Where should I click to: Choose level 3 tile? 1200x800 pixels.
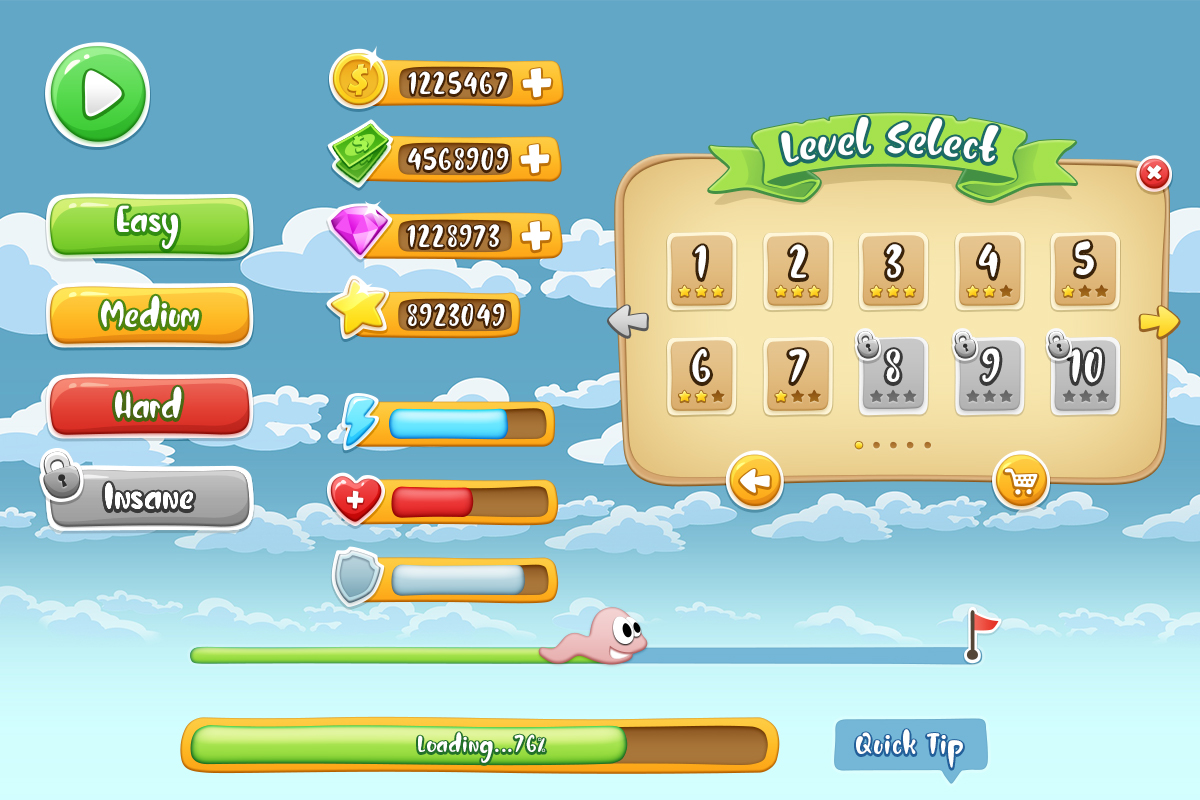pyautogui.click(x=893, y=270)
